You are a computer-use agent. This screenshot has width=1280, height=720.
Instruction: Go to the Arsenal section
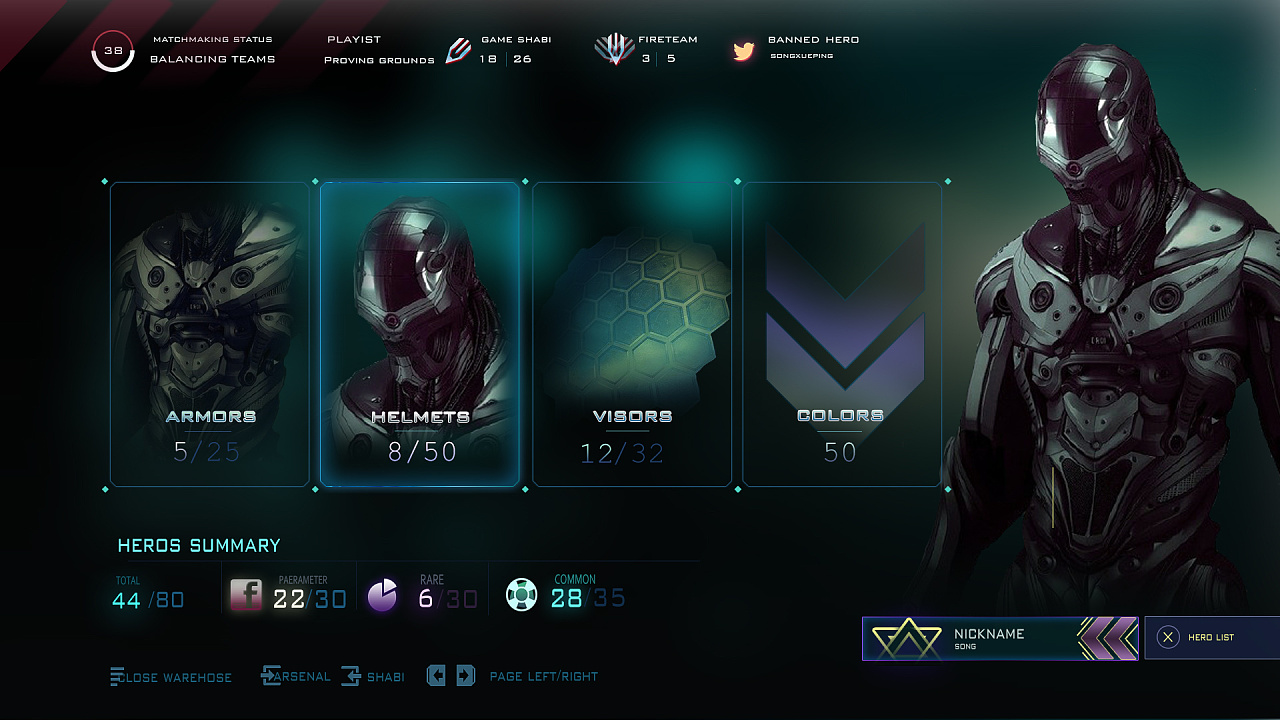coord(296,677)
